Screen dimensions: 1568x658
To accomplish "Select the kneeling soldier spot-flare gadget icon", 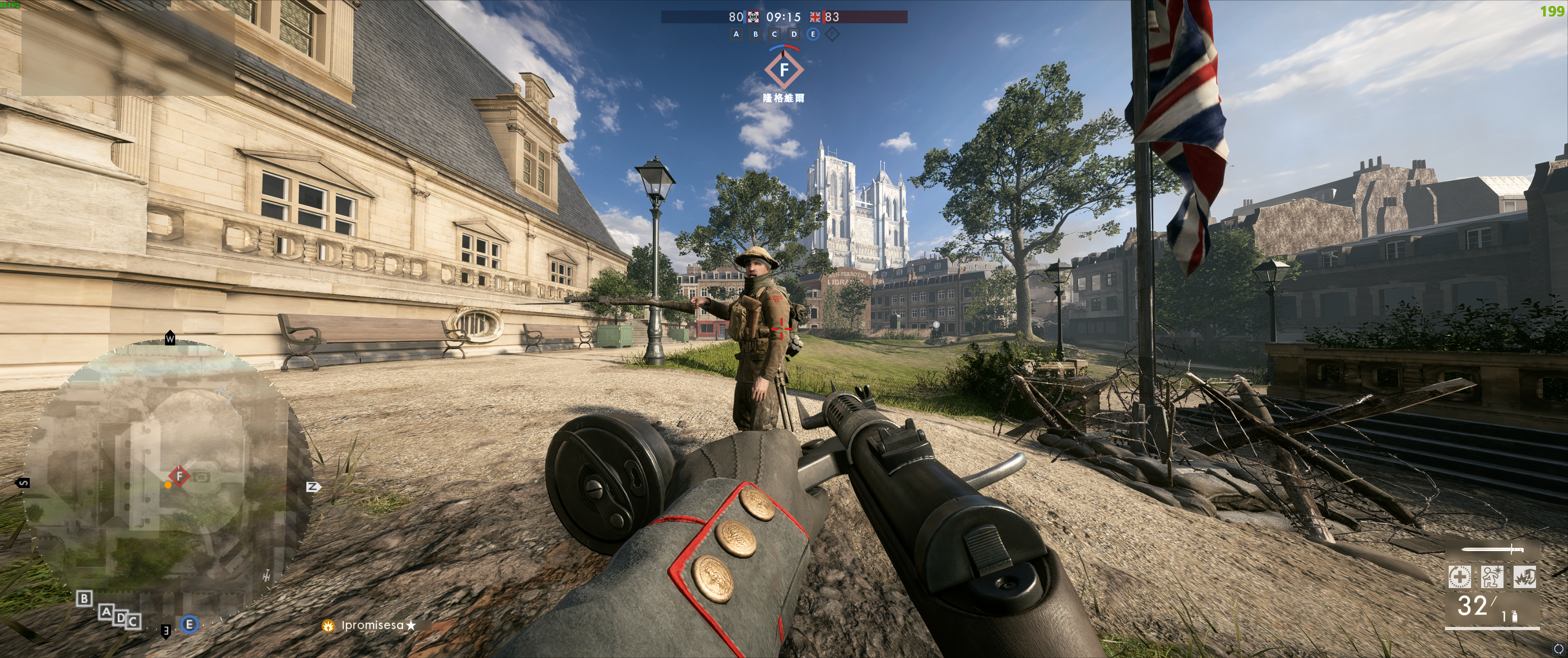I will tap(1492, 577).
